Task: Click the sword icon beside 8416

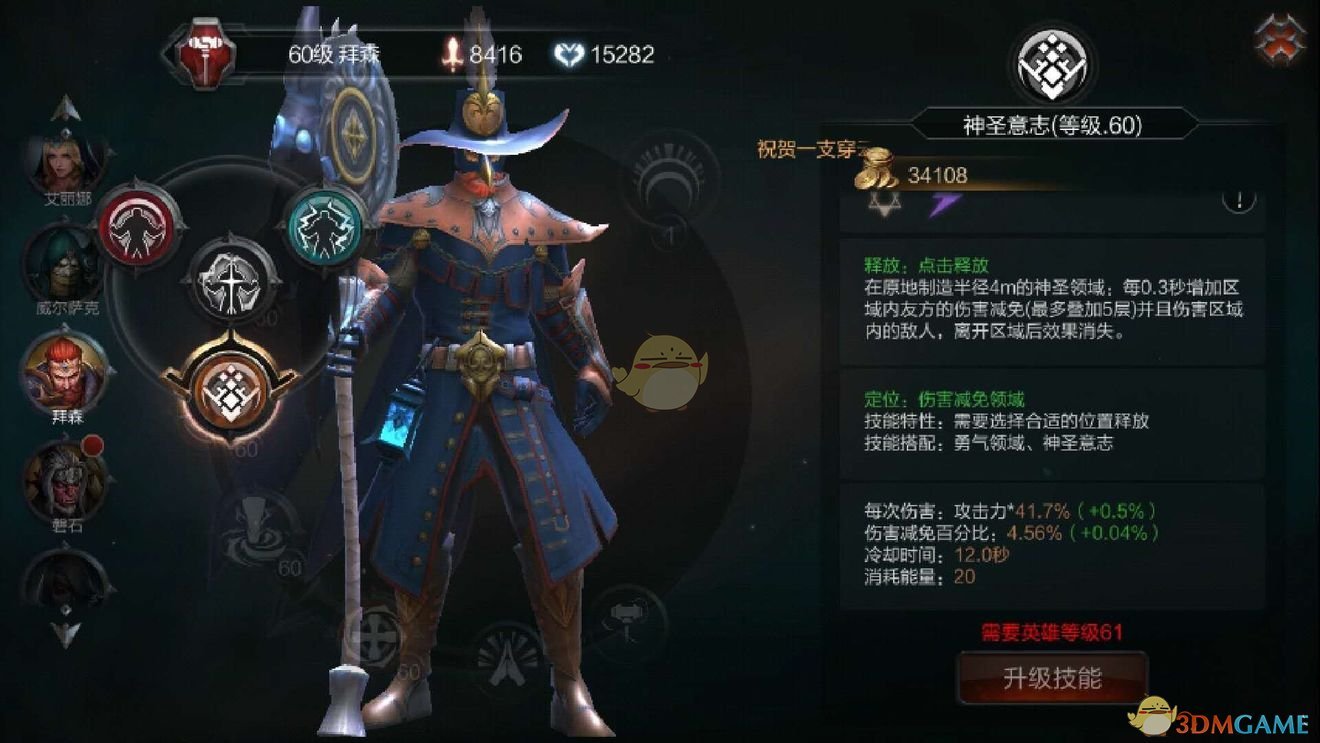Action: coord(453,55)
